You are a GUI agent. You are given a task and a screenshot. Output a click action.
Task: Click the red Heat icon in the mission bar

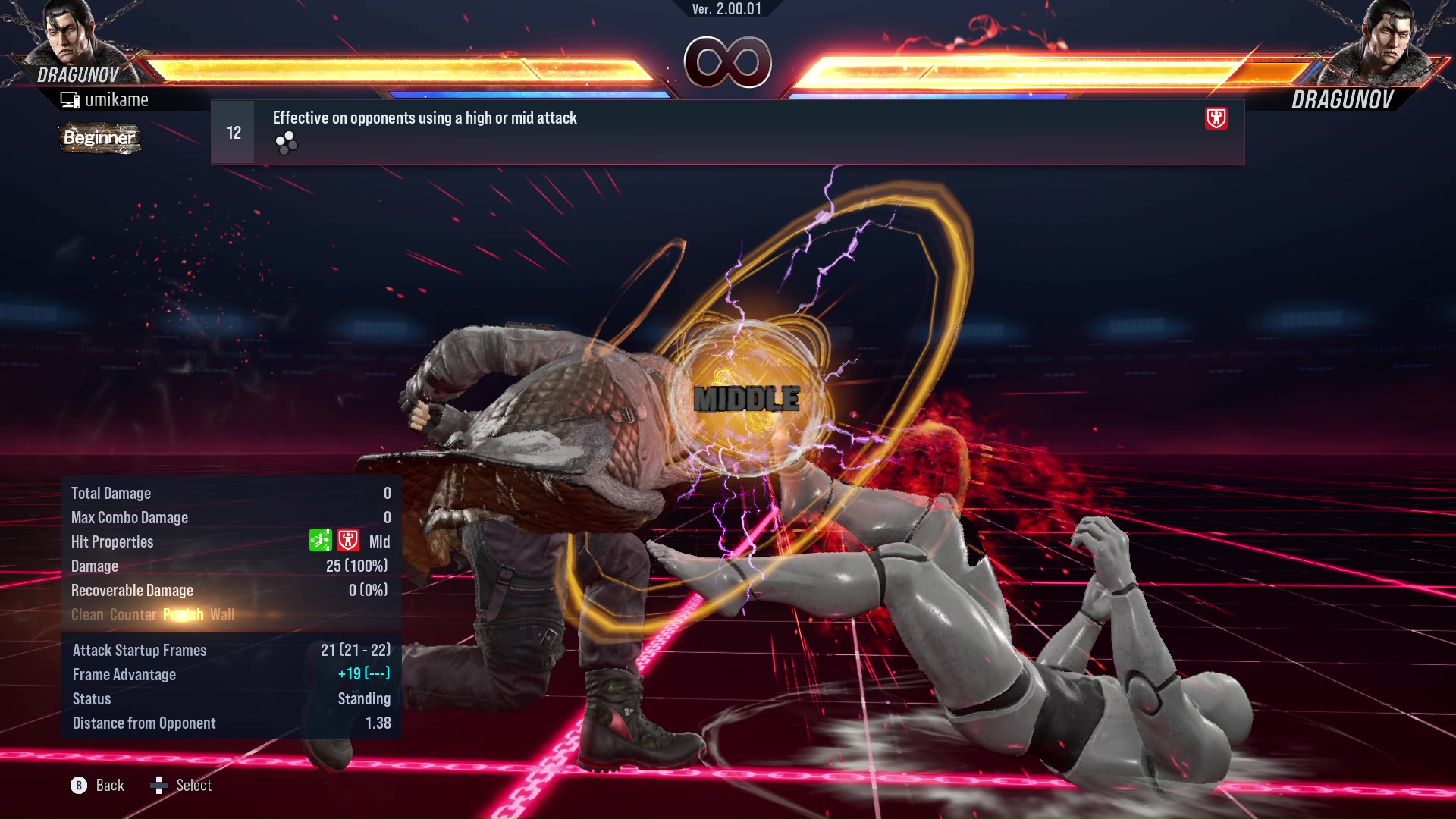[x=1218, y=119]
